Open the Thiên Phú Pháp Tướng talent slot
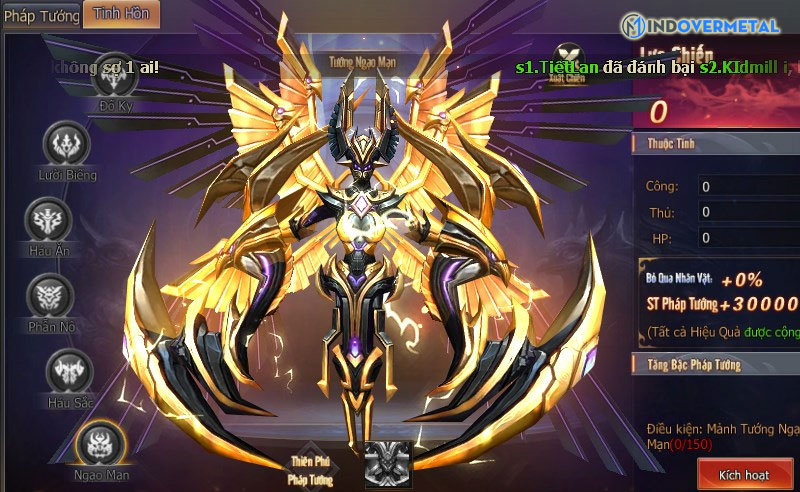The height and width of the screenshot is (492, 800). [x=387, y=465]
